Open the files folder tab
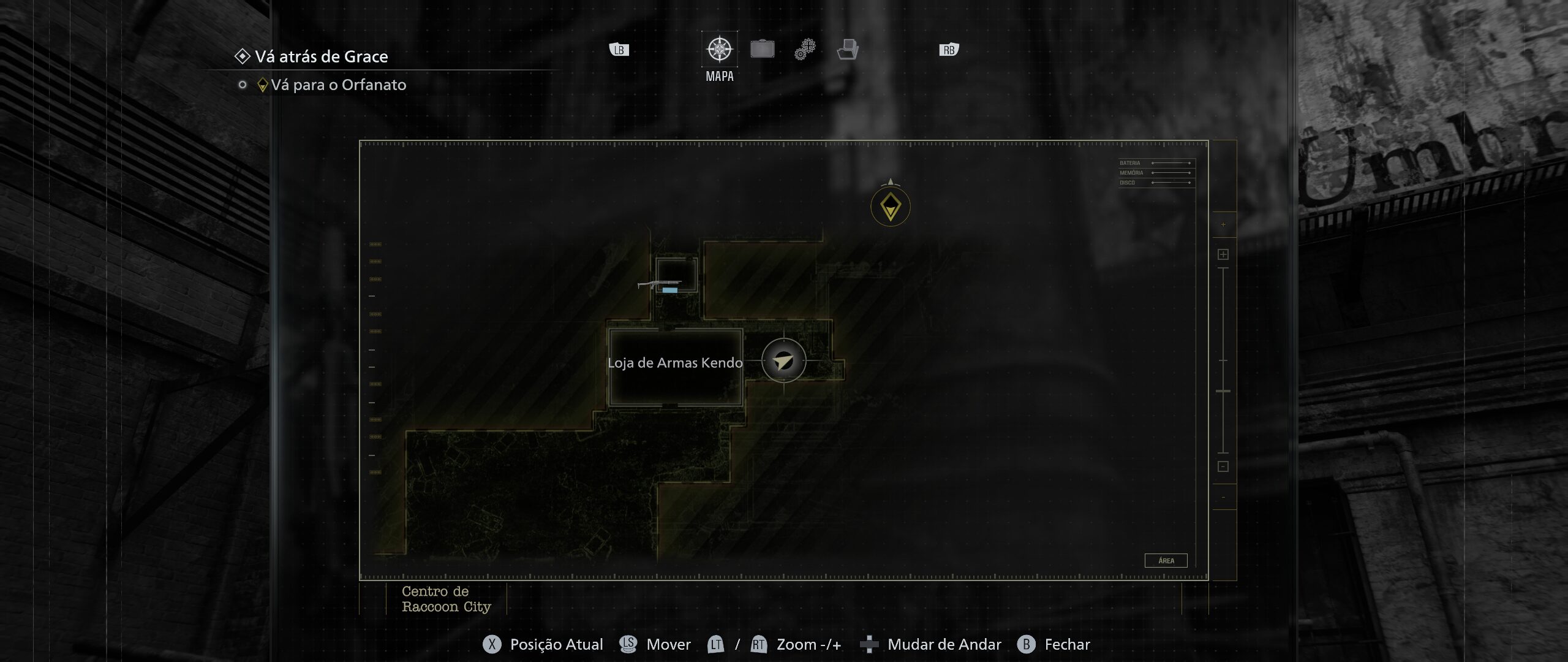This screenshot has width=1568, height=662. pos(848,49)
